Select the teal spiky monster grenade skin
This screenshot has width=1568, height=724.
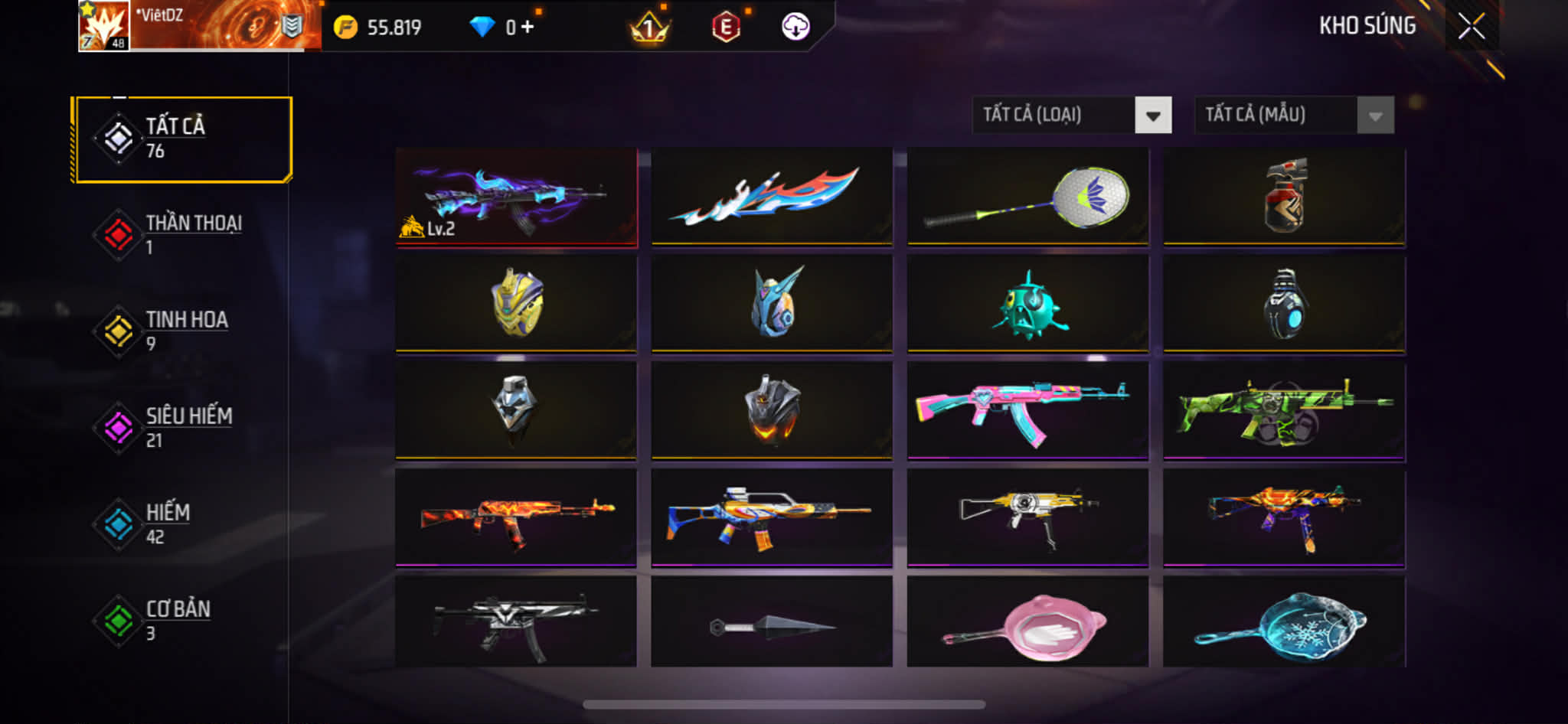pyautogui.click(x=1027, y=305)
